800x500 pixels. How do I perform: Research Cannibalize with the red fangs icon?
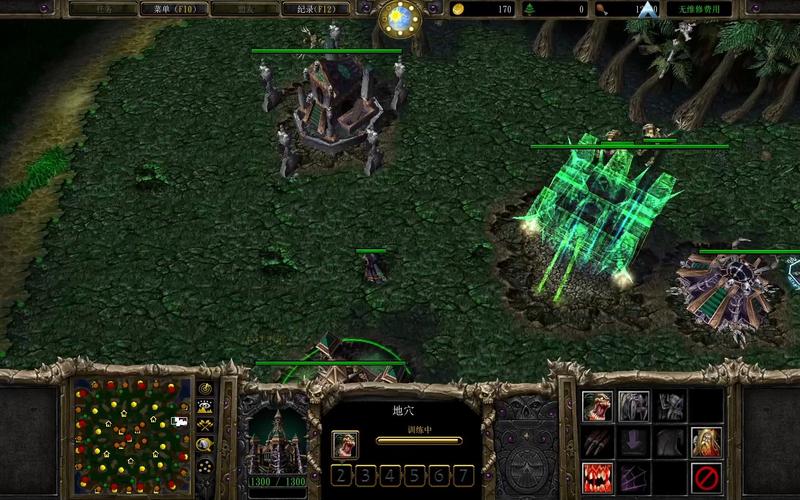click(598, 474)
